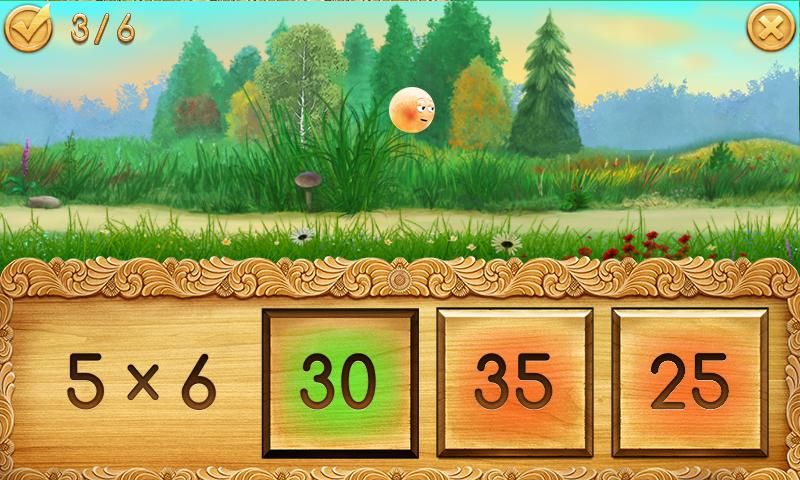The image size is (800, 480).
Task: Select the 35 answer tile
Action: 514,381
